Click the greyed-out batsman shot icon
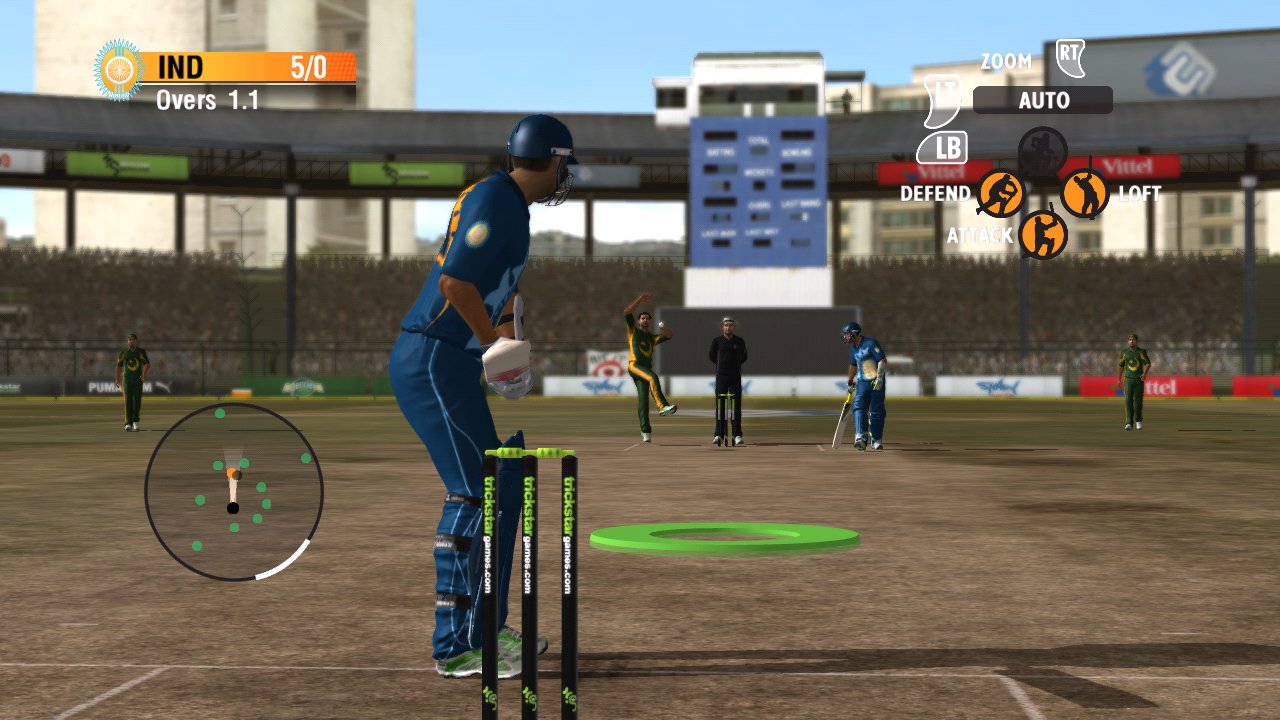Screen dimensions: 1280x720 click(x=1042, y=151)
